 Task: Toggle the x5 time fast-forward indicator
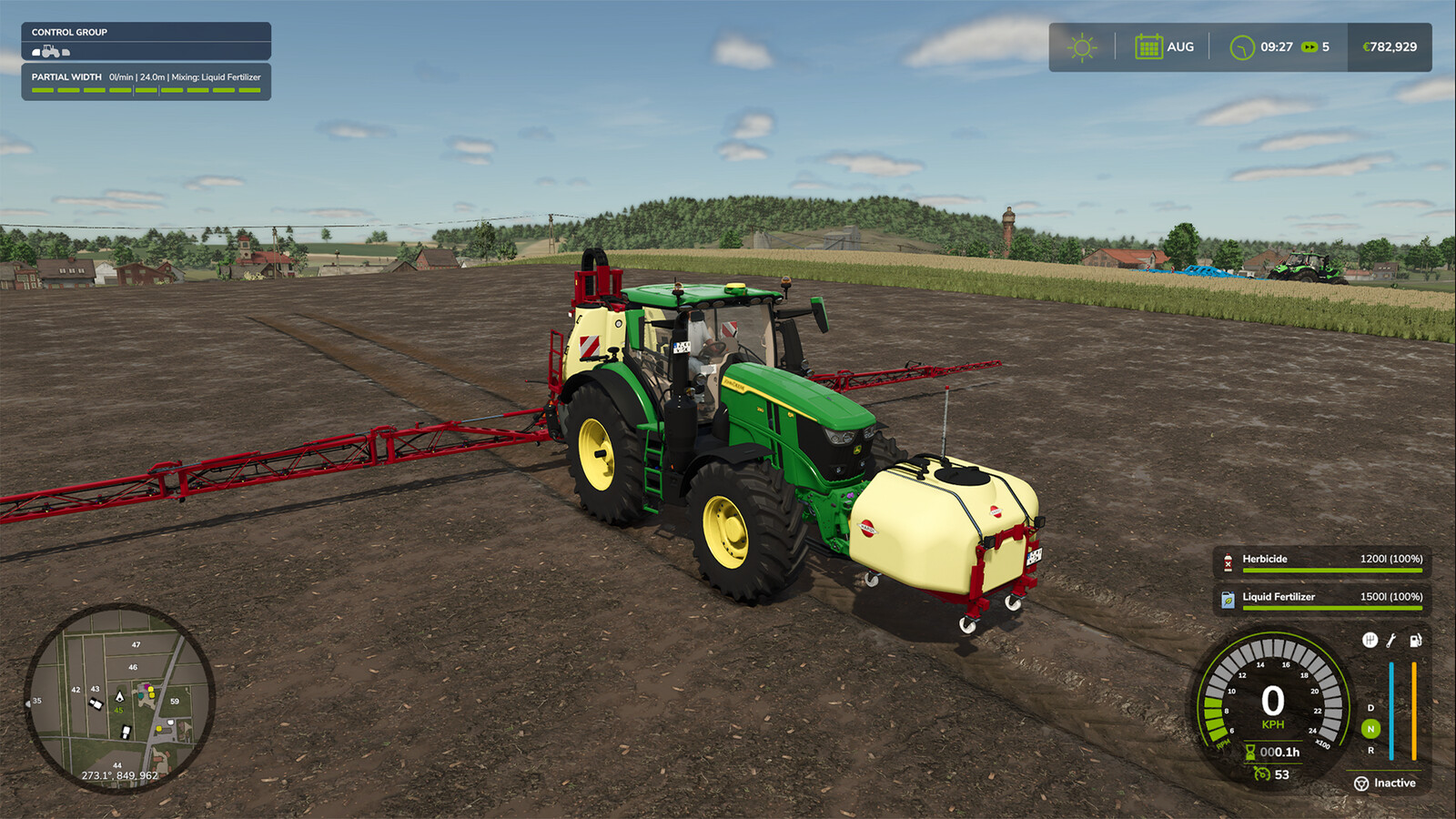click(1311, 45)
